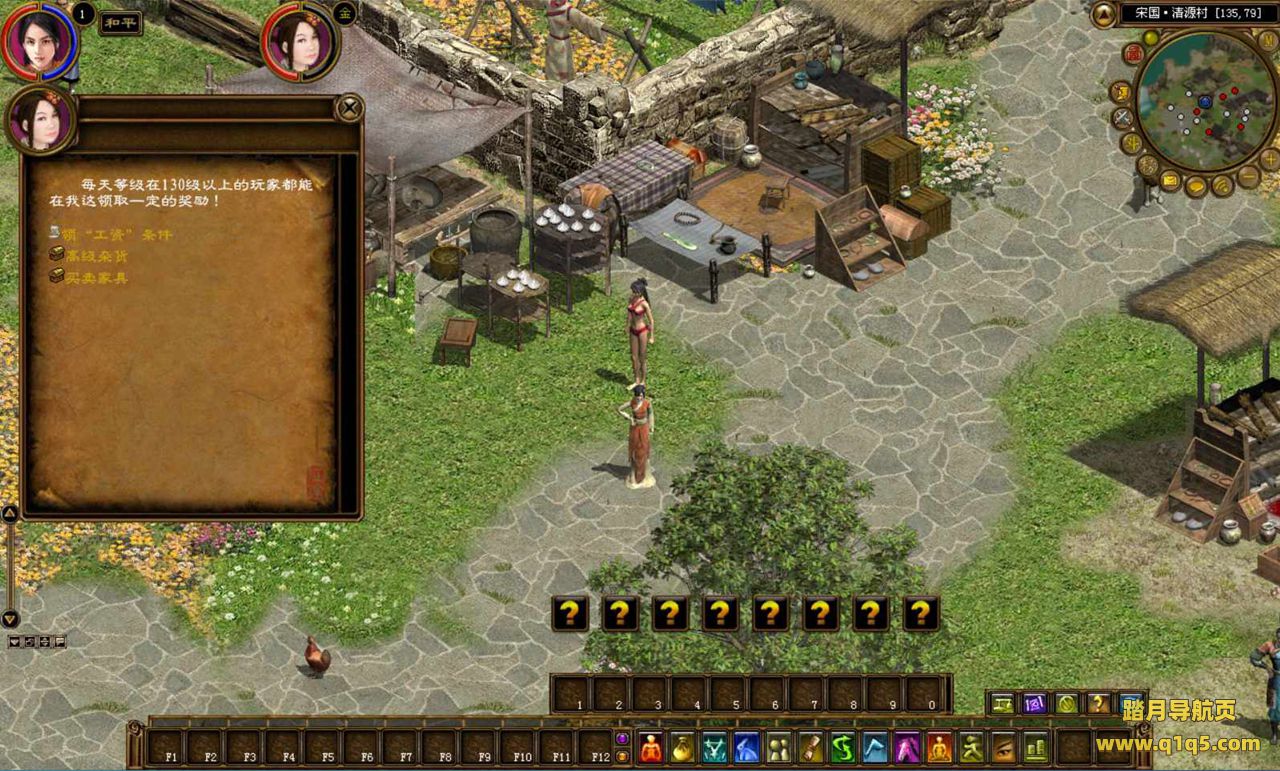Open the question mark help button
1280x771 pixels.
point(1098,703)
